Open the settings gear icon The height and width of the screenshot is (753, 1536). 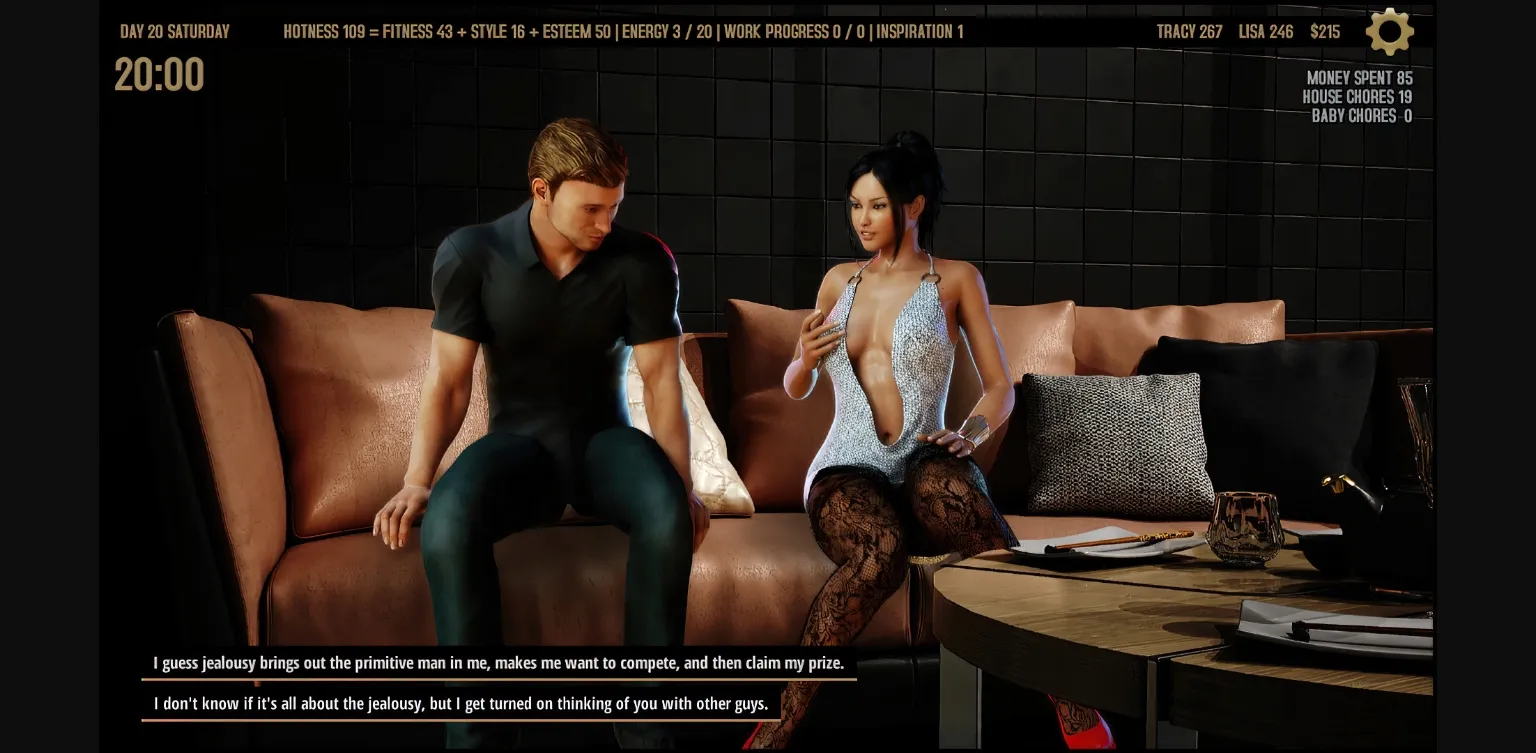click(x=1389, y=31)
